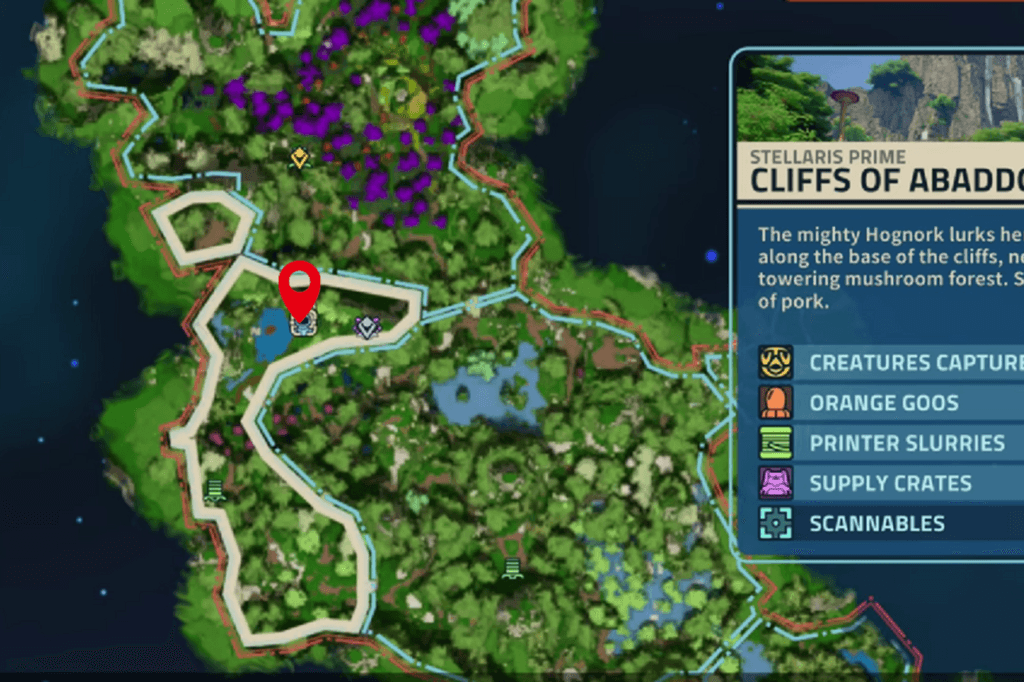Viewport: 1024px width, 682px height.
Task: Toggle the Printer Slurries legend entry
Action: point(890,443)
